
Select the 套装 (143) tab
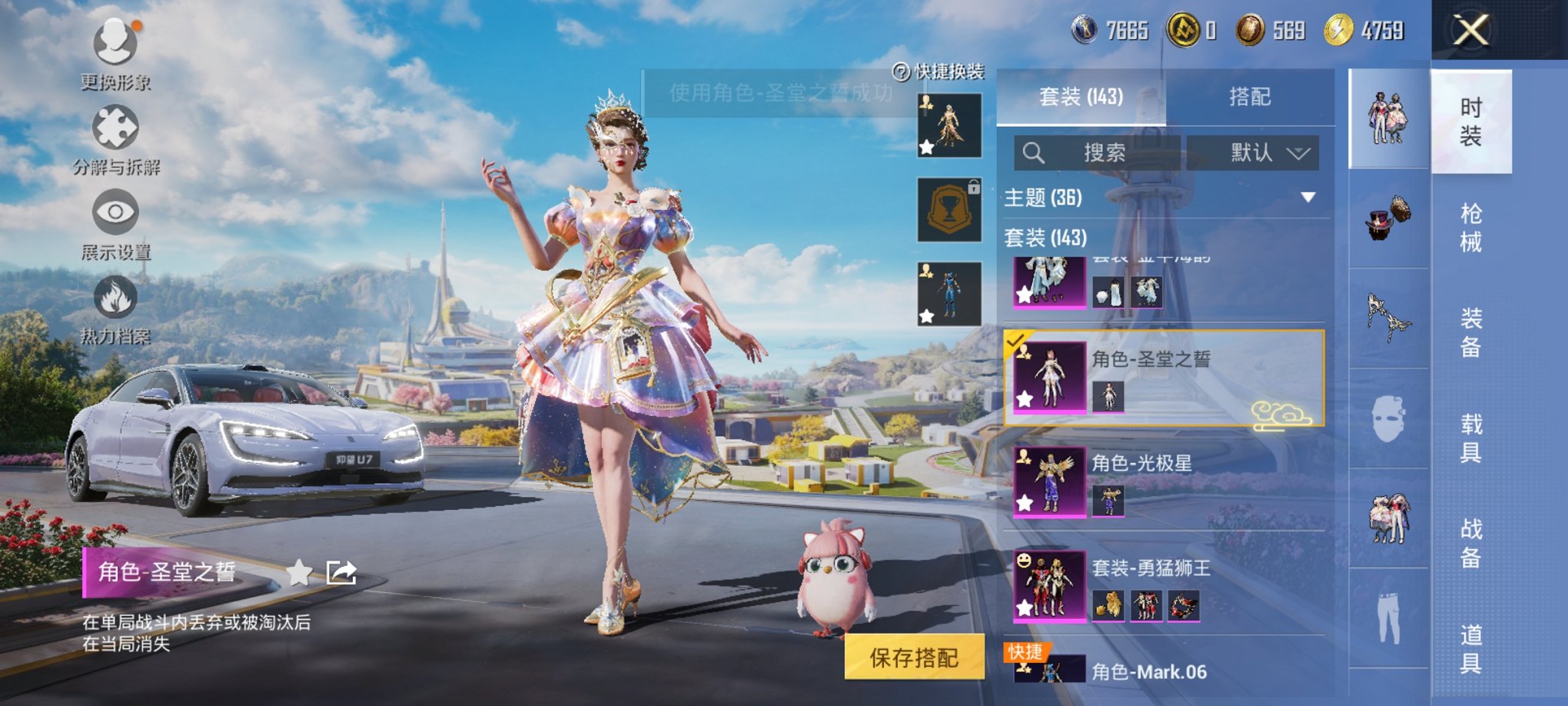coord(1081,97)
